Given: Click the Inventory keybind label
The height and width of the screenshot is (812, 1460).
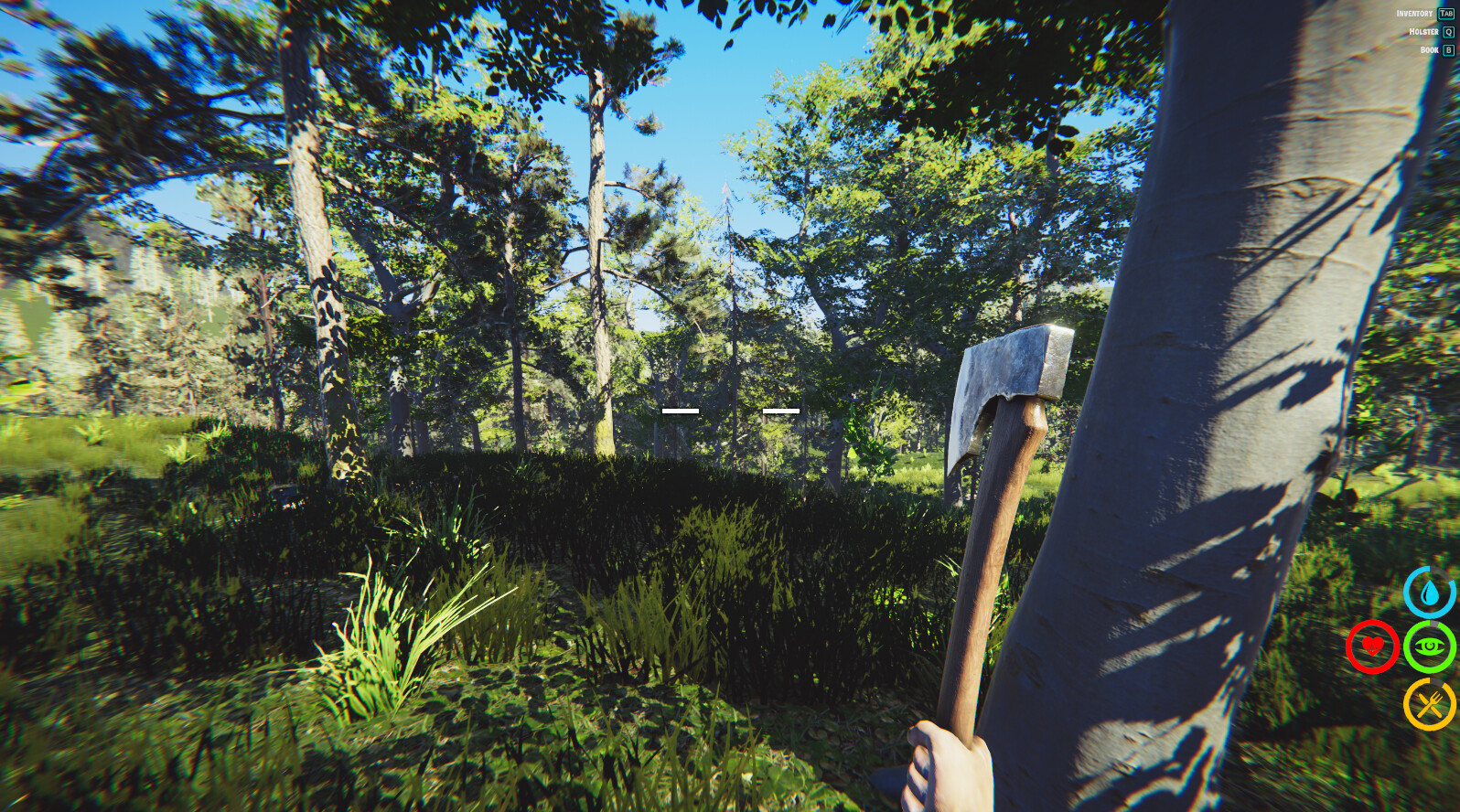Looking at the screenshot, I should pos(1415,14).
